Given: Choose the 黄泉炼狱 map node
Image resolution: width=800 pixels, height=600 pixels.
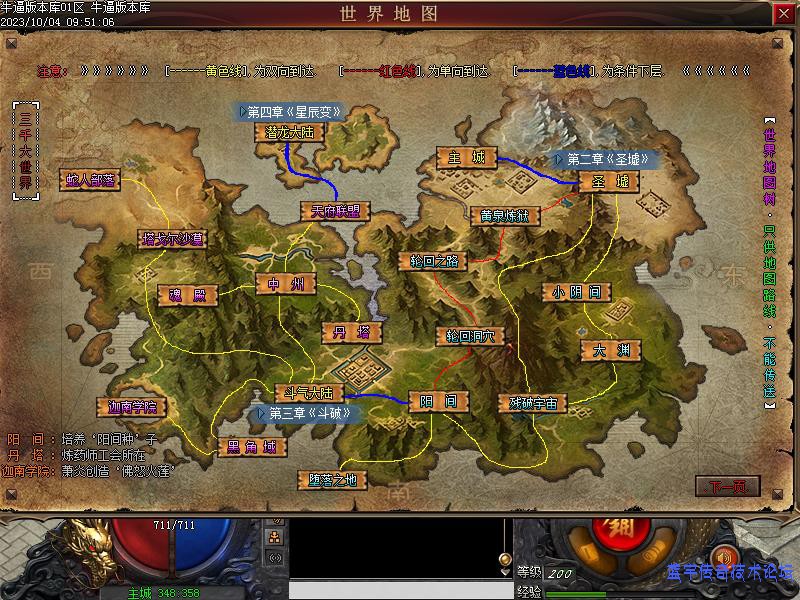Looking at the screenshot, I should [x=505, y=215].
